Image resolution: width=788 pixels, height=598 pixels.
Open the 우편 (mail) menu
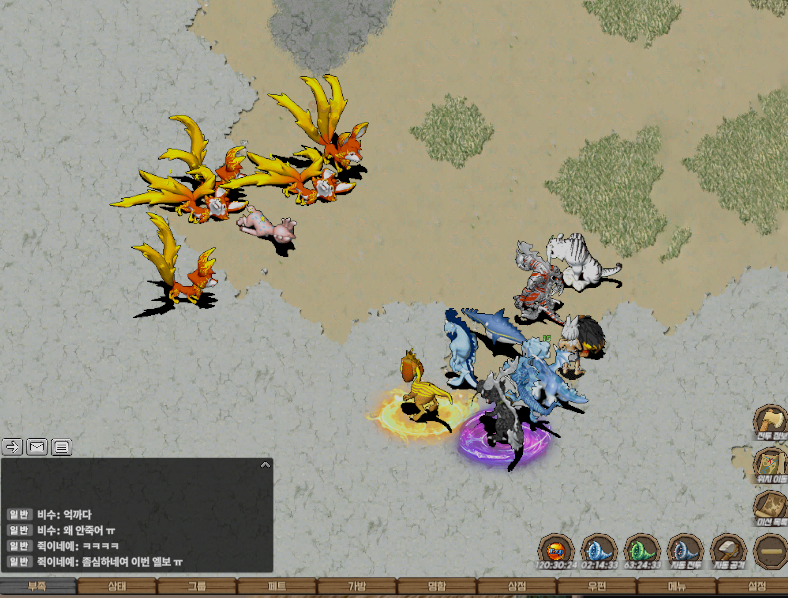point(597,587)
